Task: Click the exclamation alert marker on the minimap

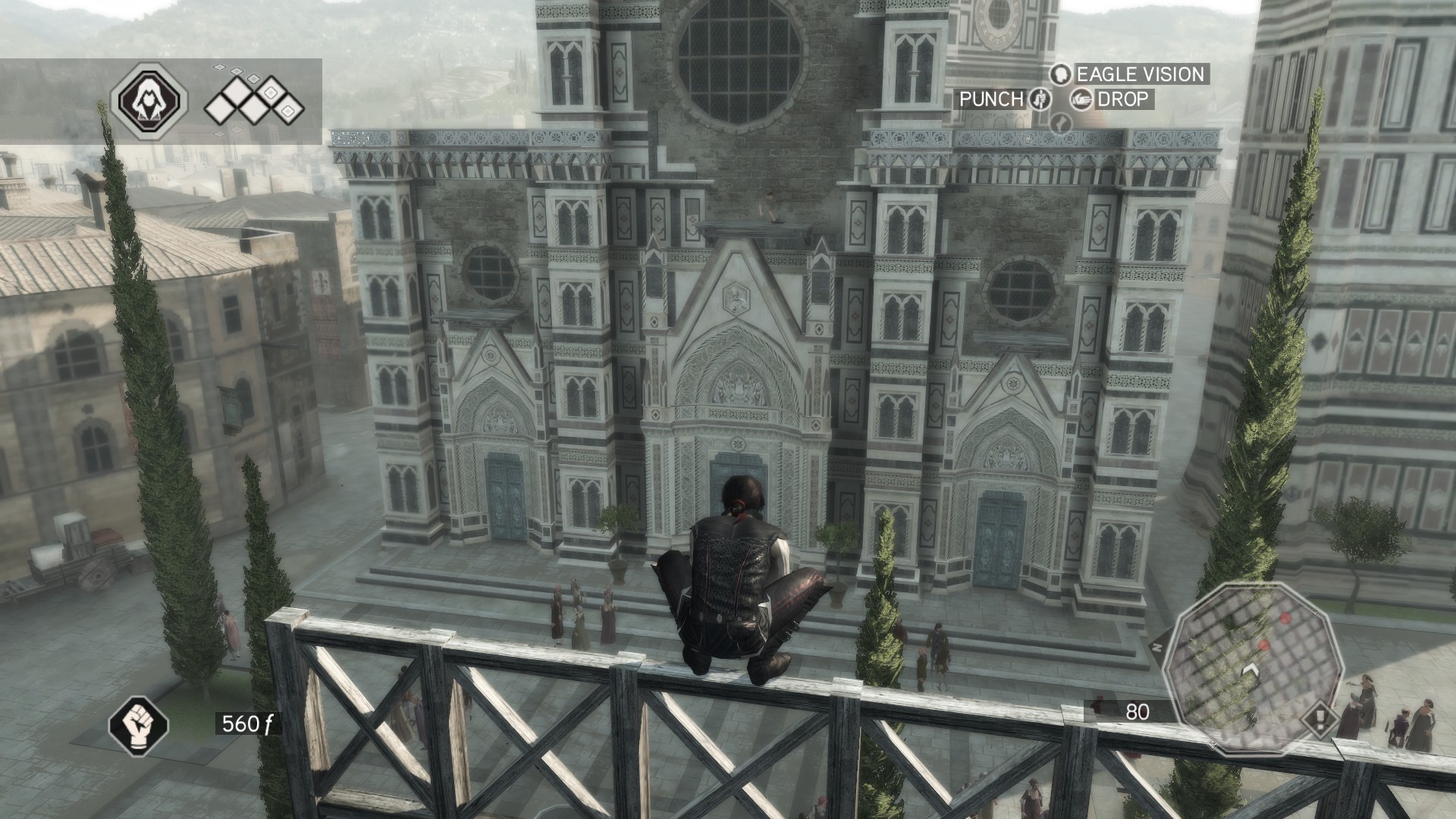Action: (1319, 718)
